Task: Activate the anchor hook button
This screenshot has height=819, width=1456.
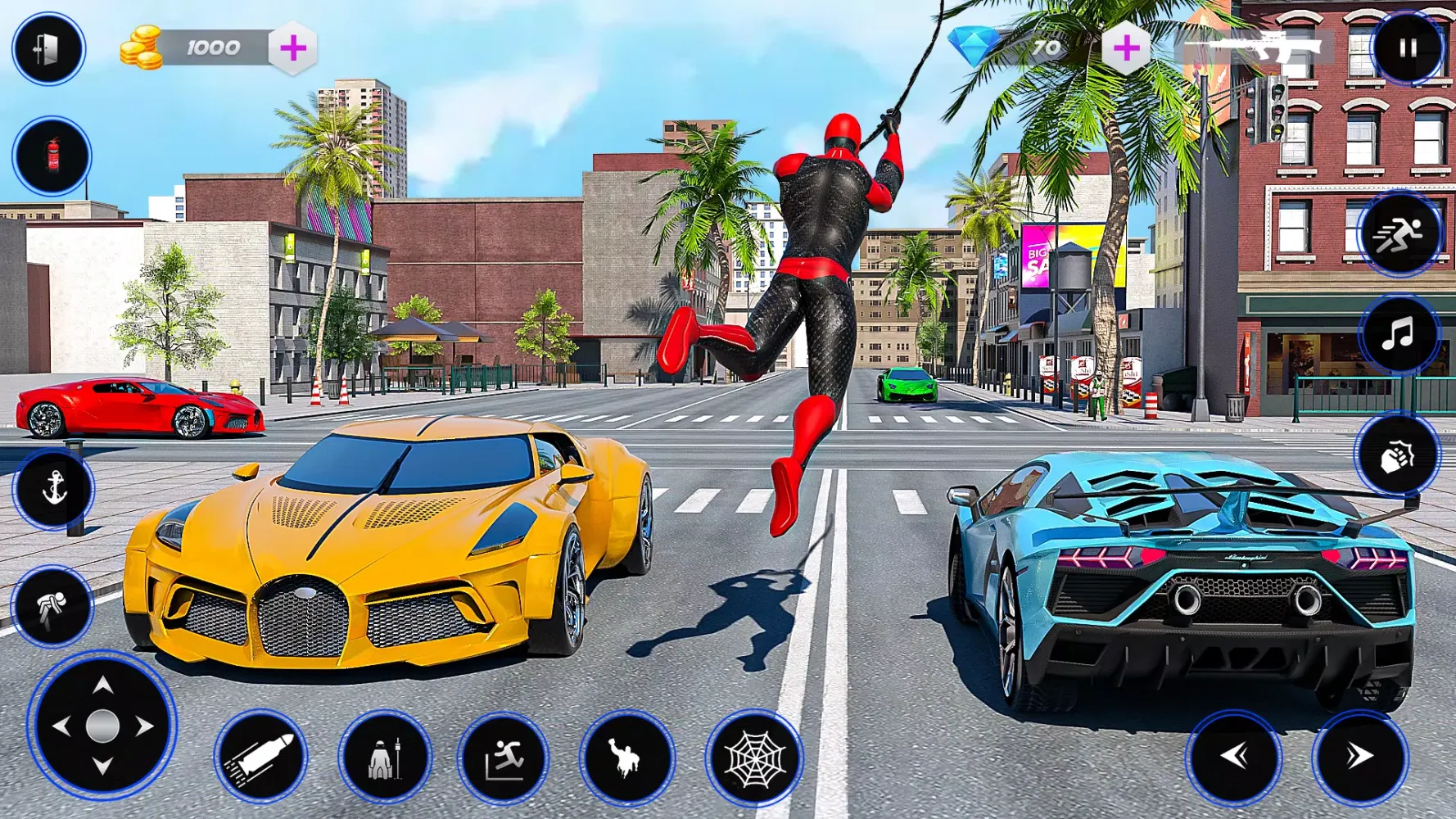Action: [54, 489]
